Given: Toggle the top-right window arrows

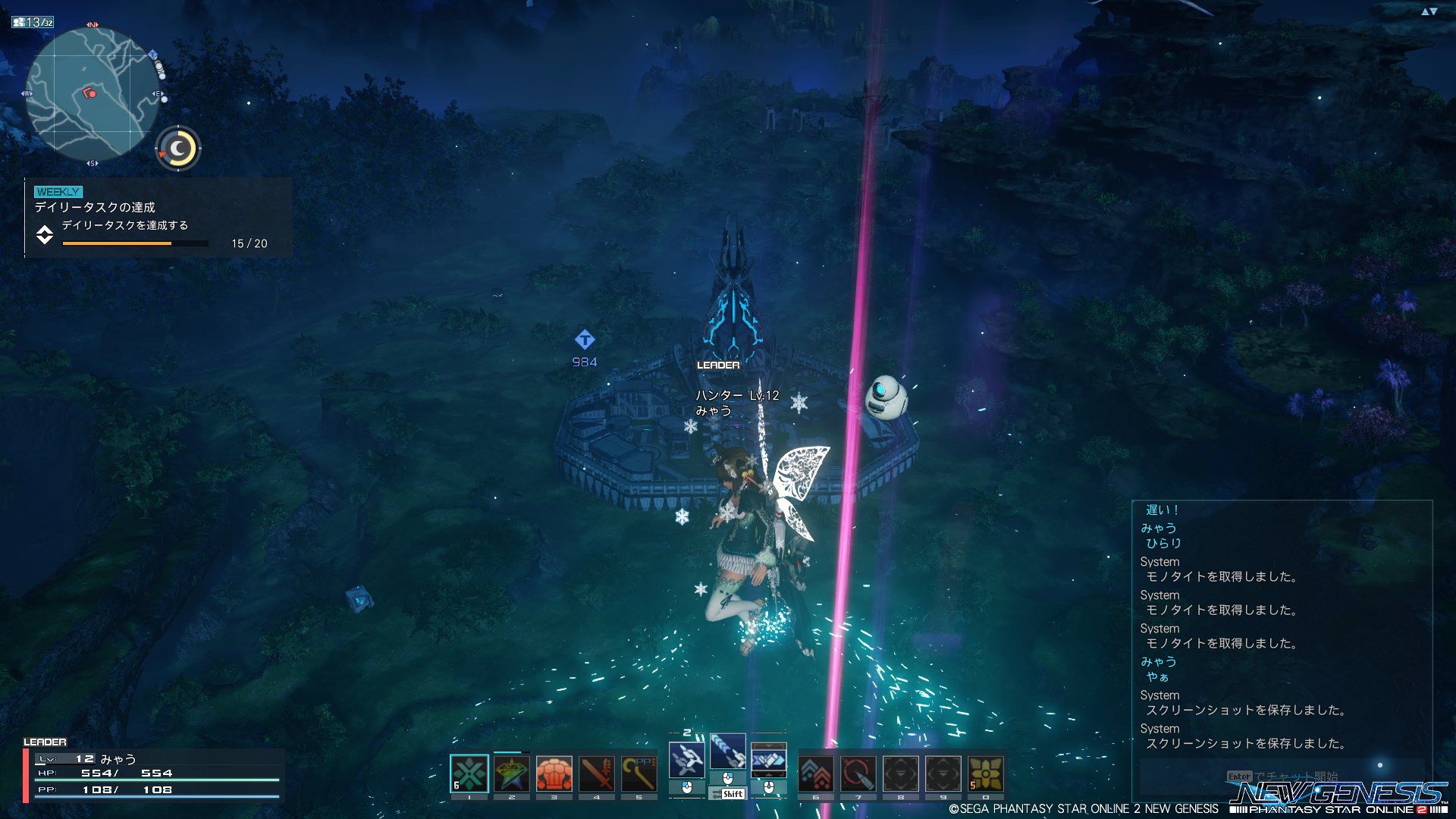Looking at the screenshot, I should (1429, 11).
